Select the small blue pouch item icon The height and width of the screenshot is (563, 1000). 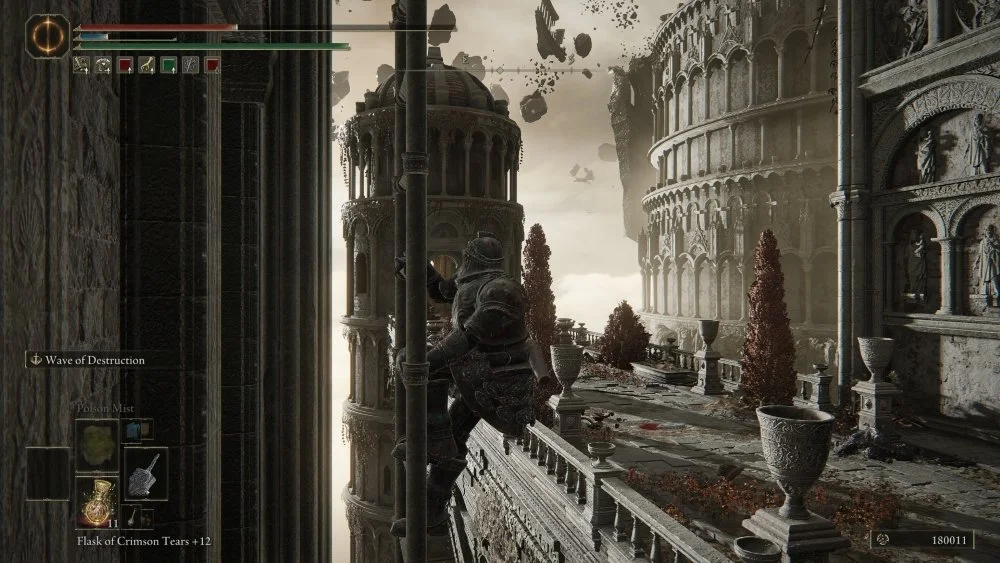pyautogui.click(x=133, y=430)
